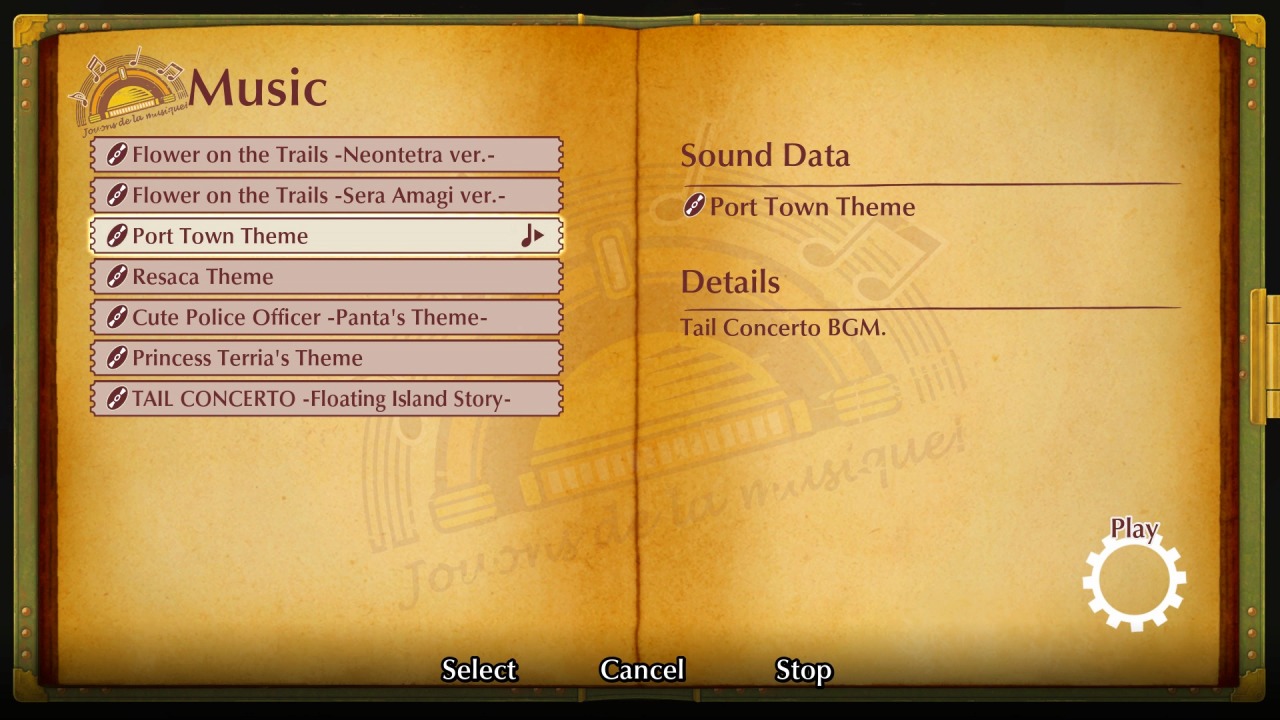Image resolution: width=1280 pixels, height=720 pixels.
Task: Select Cute Police Officer -Panta's Theme-
Action: [325, 317]
